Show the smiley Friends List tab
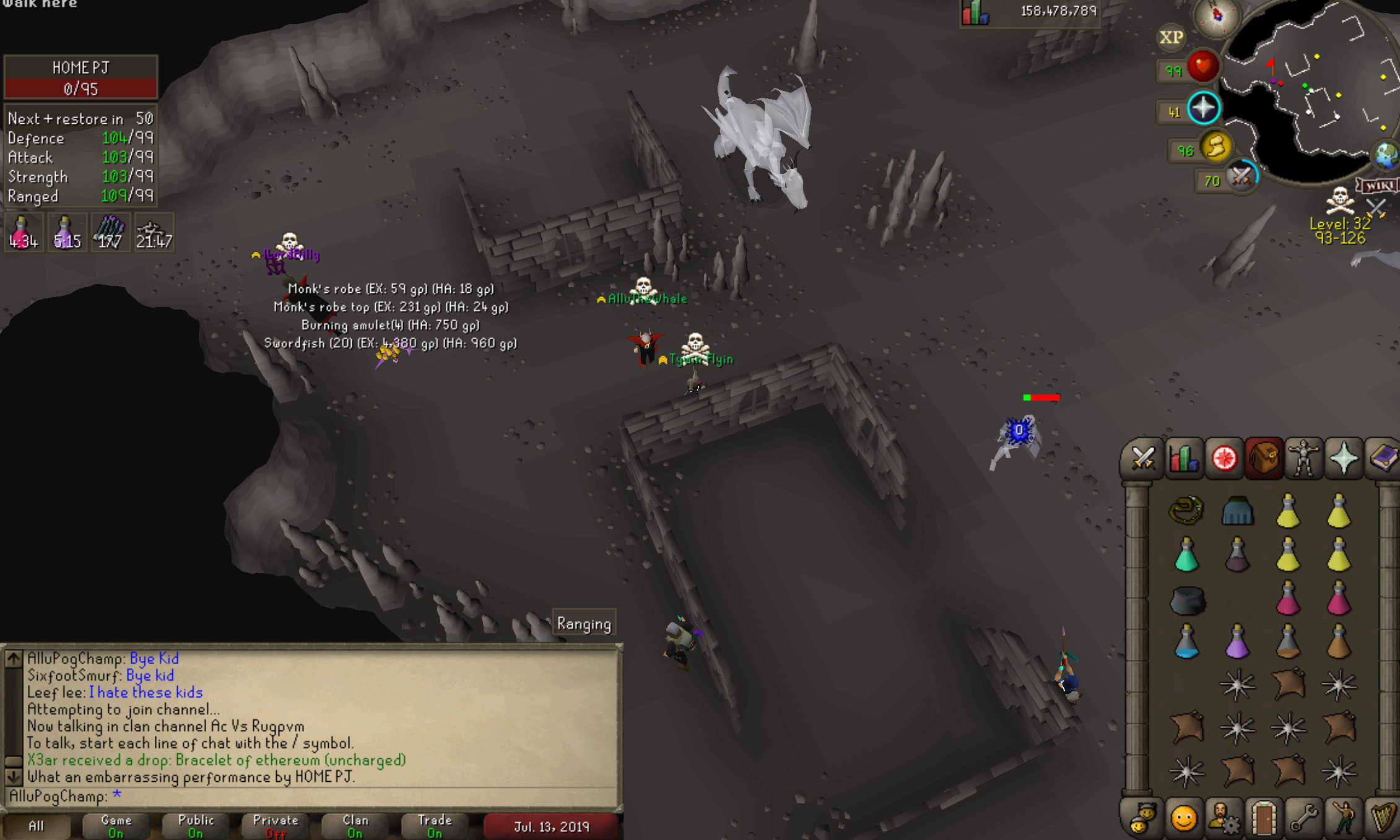The height and width of the screenshot is (840, 1400). [x=1183, y=818]
